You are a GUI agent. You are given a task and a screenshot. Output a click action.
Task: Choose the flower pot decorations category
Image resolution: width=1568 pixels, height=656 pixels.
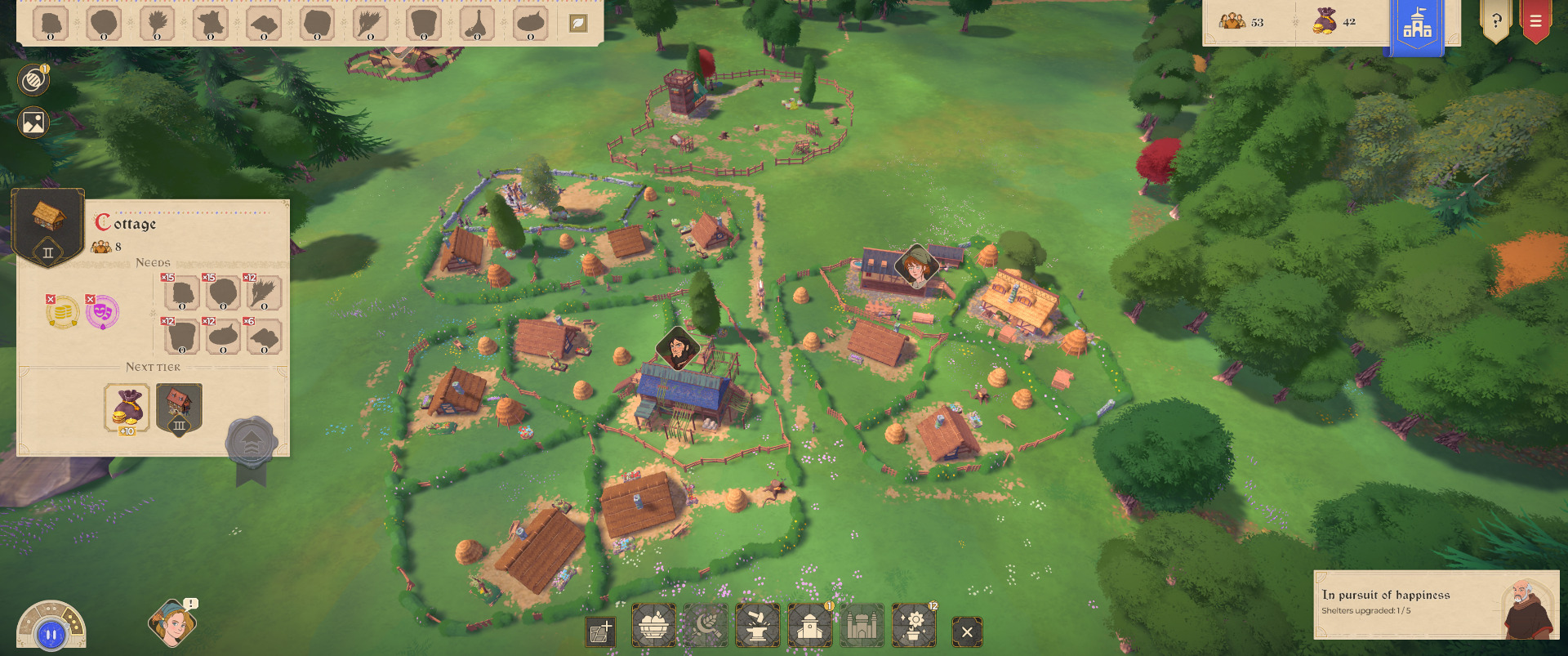914,626
